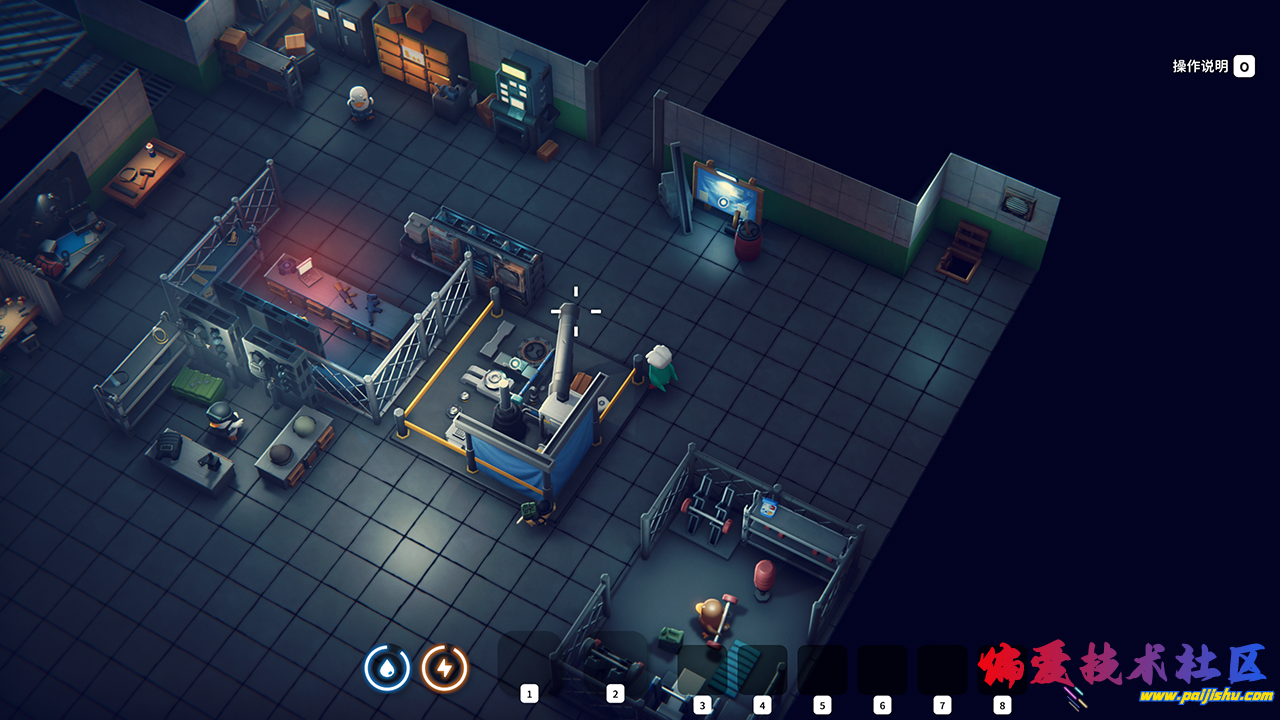
Task: Select the large hotbar slot numbered 2
Action: click(x=615, y=664)
